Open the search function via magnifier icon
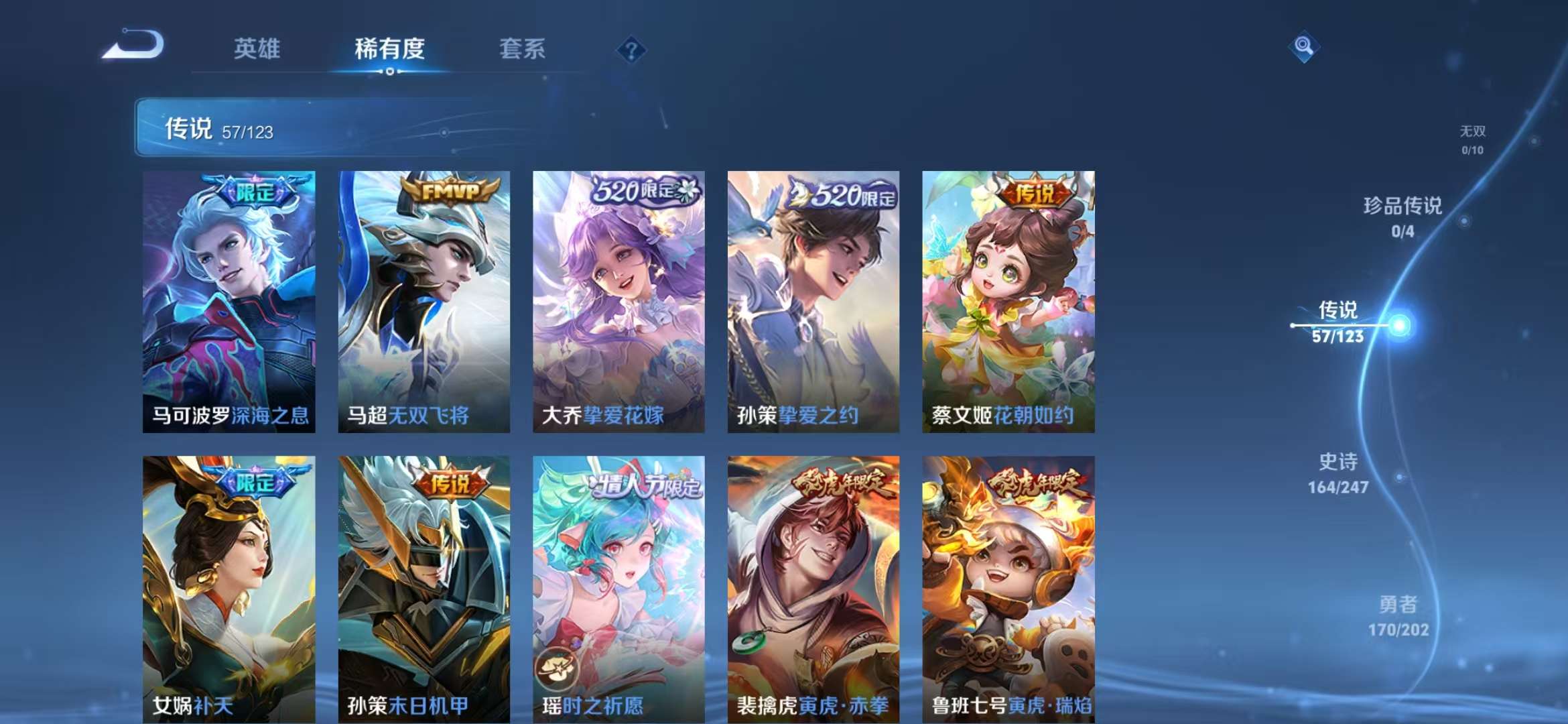This screenshot has height=724, width=1568. click(1304, 47)
